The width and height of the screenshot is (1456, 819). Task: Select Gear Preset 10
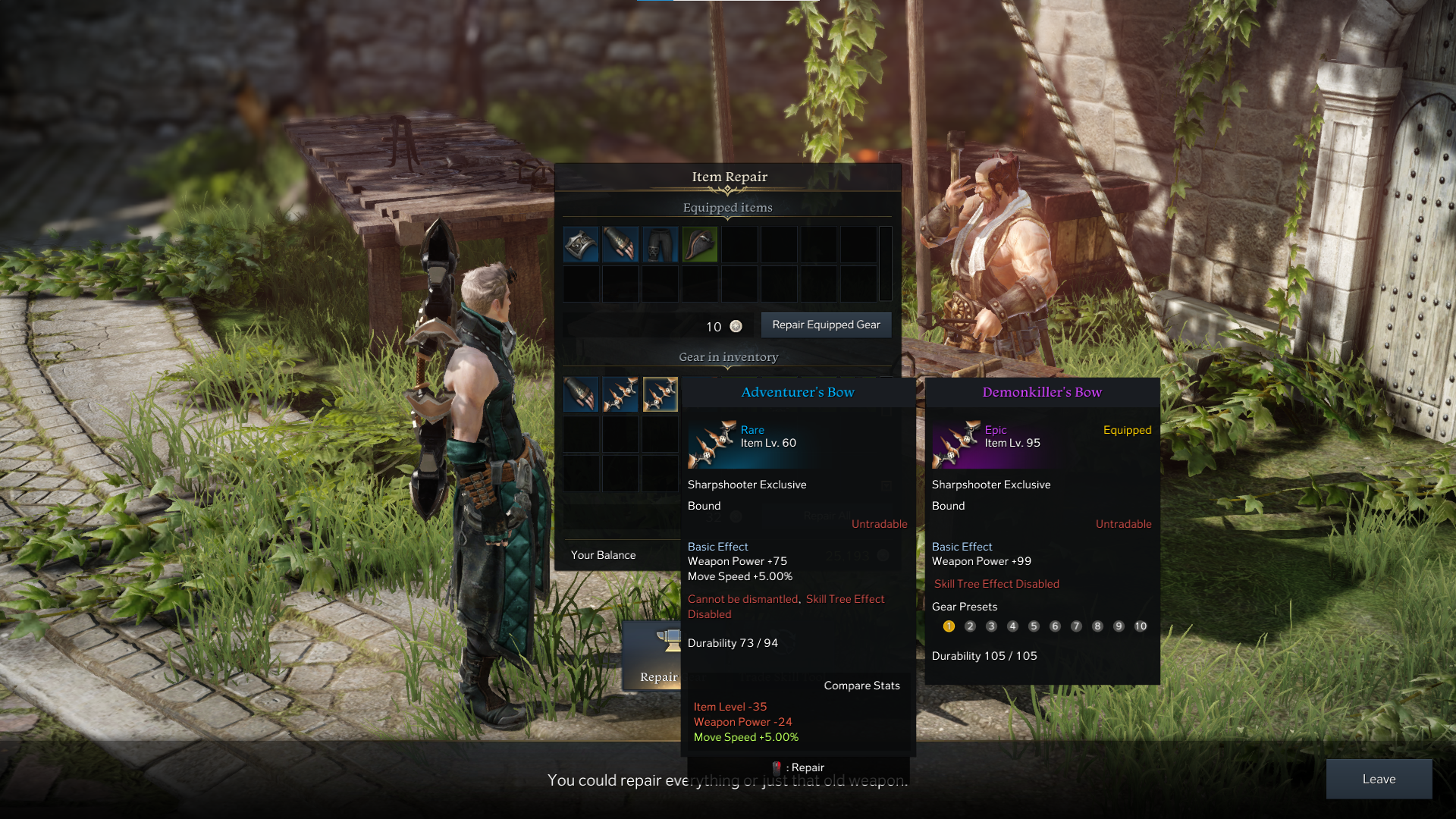pos(1141,626)
